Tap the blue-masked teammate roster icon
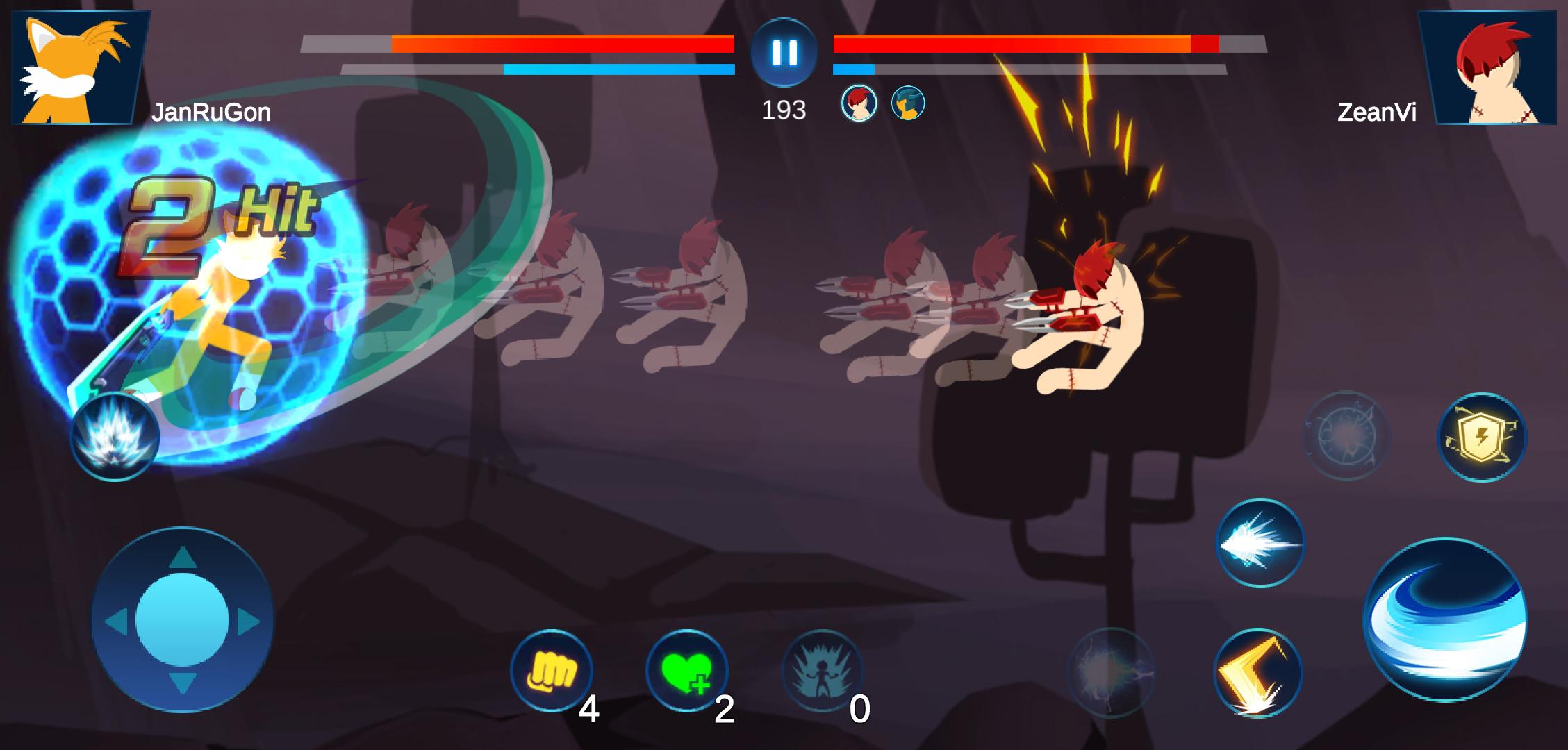 [907, 103]
